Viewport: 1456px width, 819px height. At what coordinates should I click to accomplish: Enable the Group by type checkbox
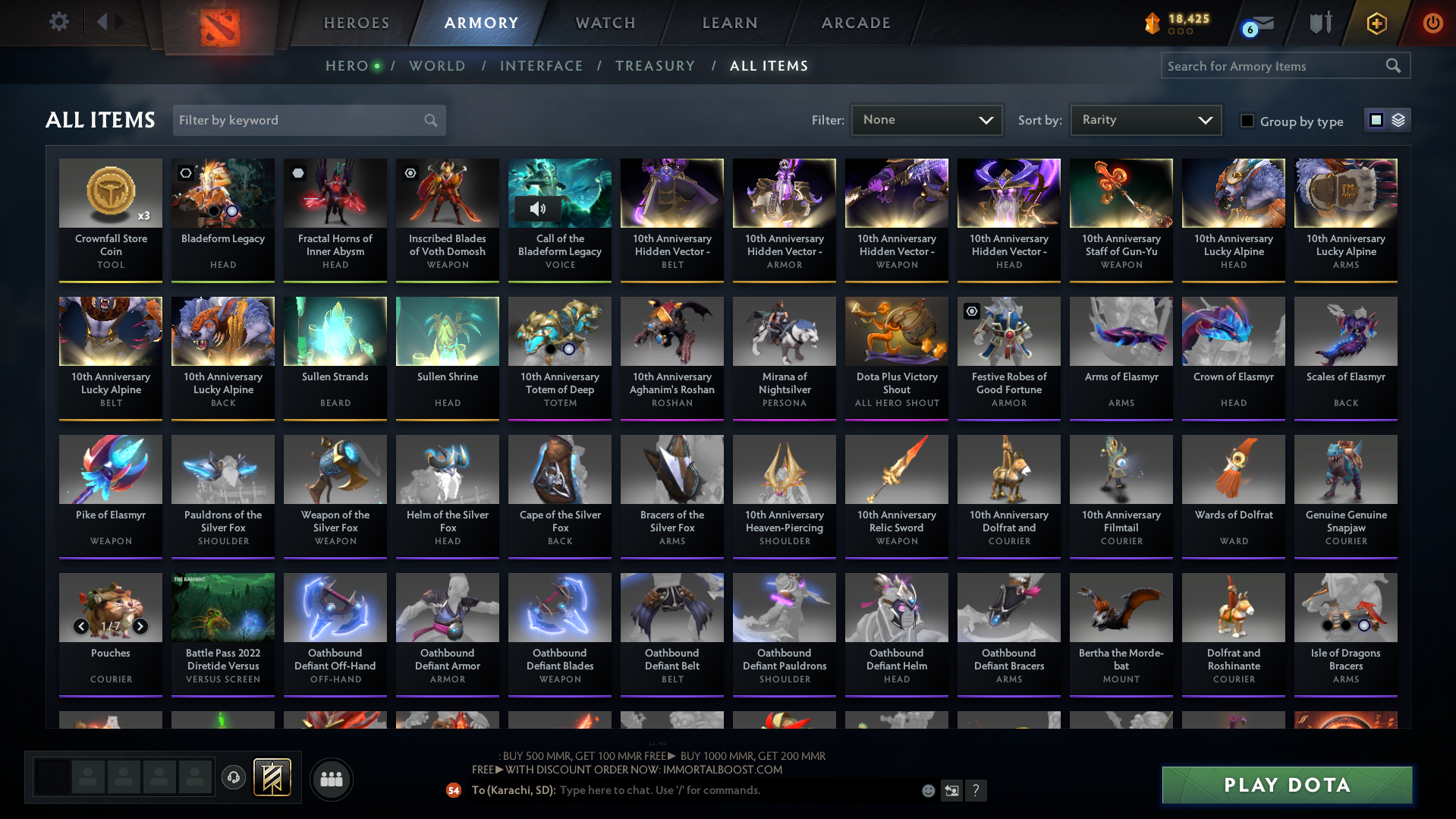[x=1247, y=121]
